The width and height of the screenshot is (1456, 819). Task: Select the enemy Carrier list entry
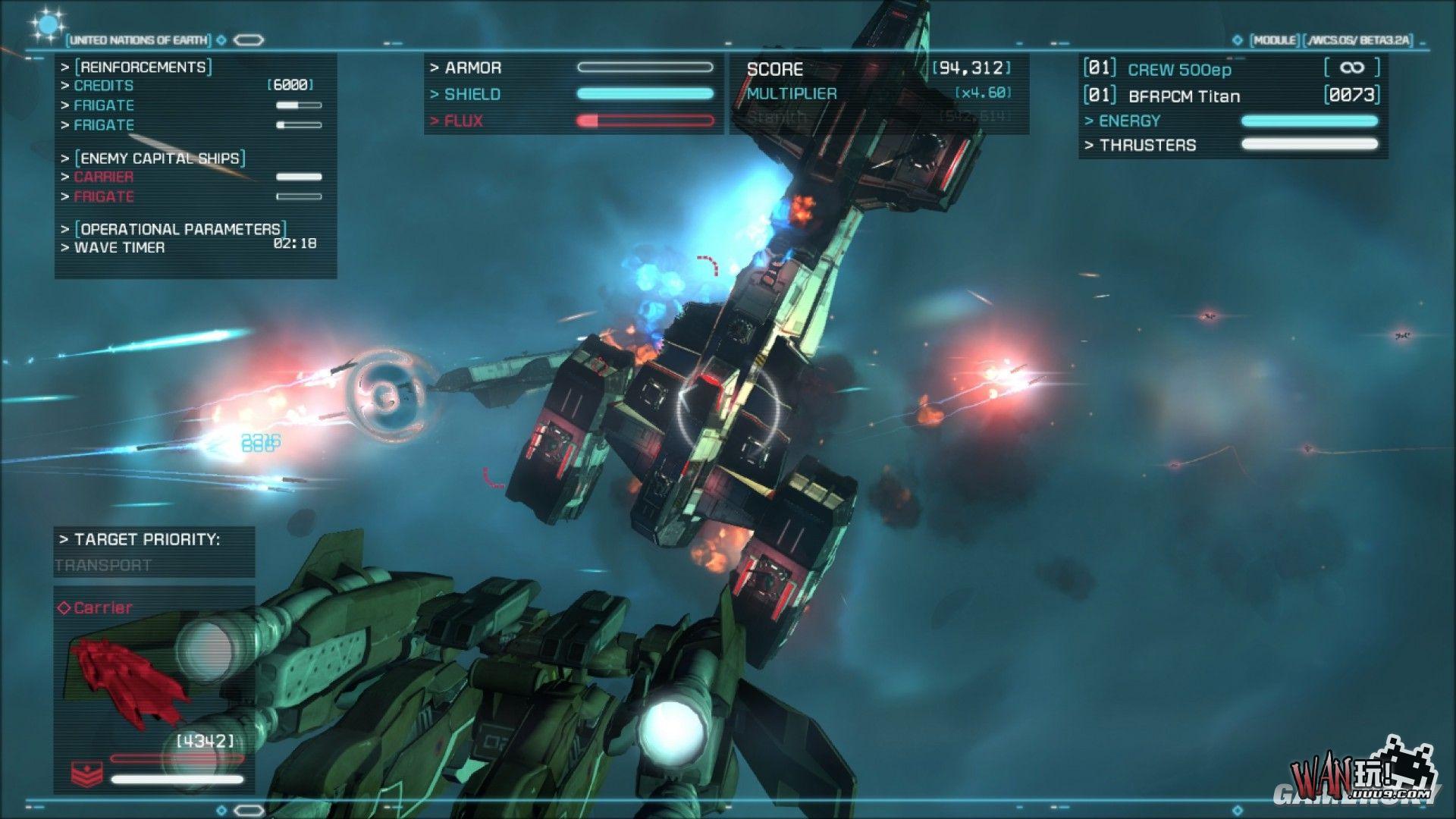click(x=104, y=177)
